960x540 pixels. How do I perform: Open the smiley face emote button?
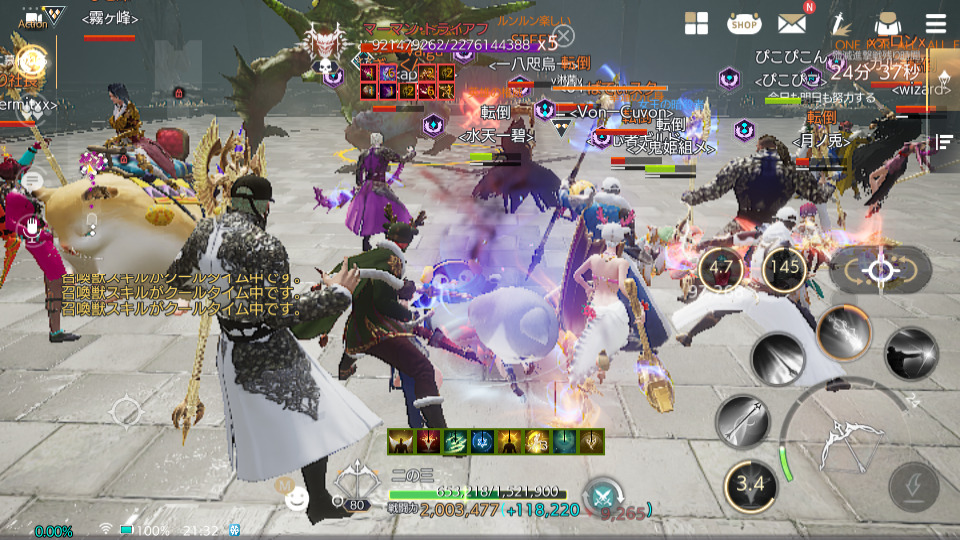coord(297,499)
